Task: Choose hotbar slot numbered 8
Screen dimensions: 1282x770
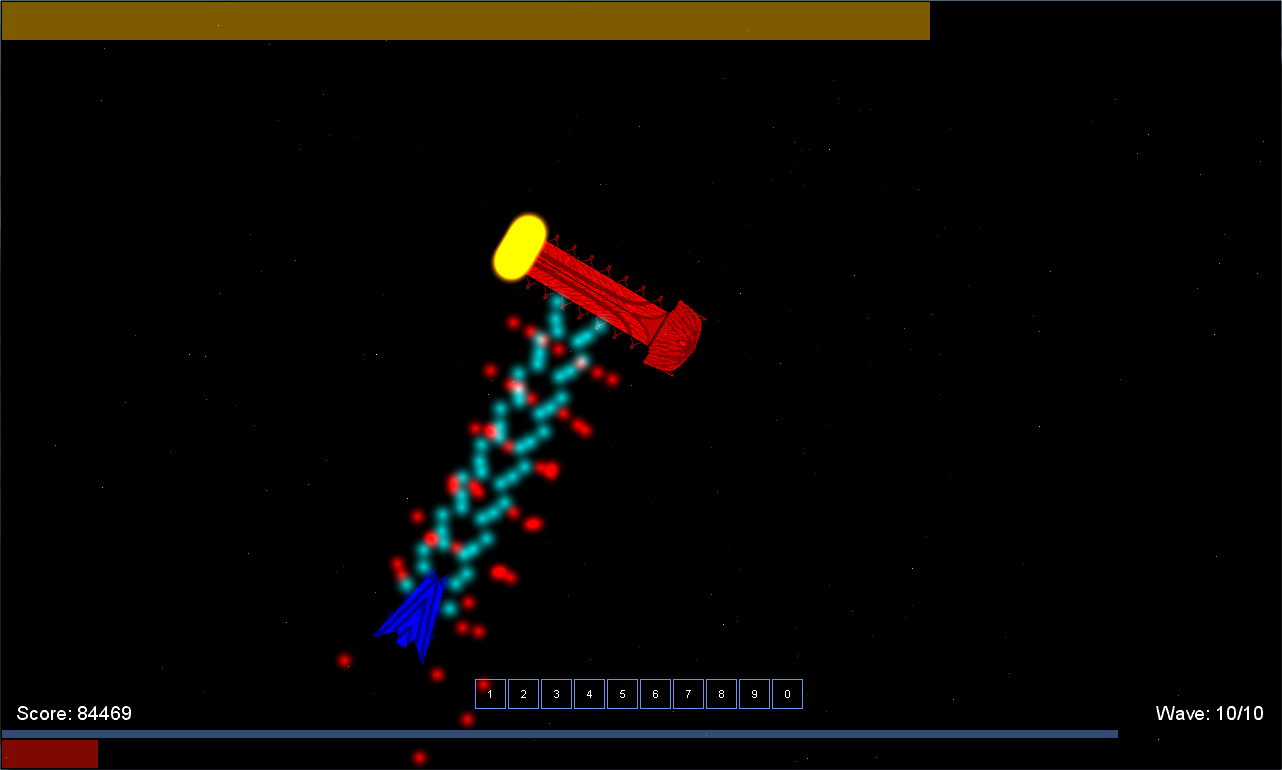Action: 721,694
